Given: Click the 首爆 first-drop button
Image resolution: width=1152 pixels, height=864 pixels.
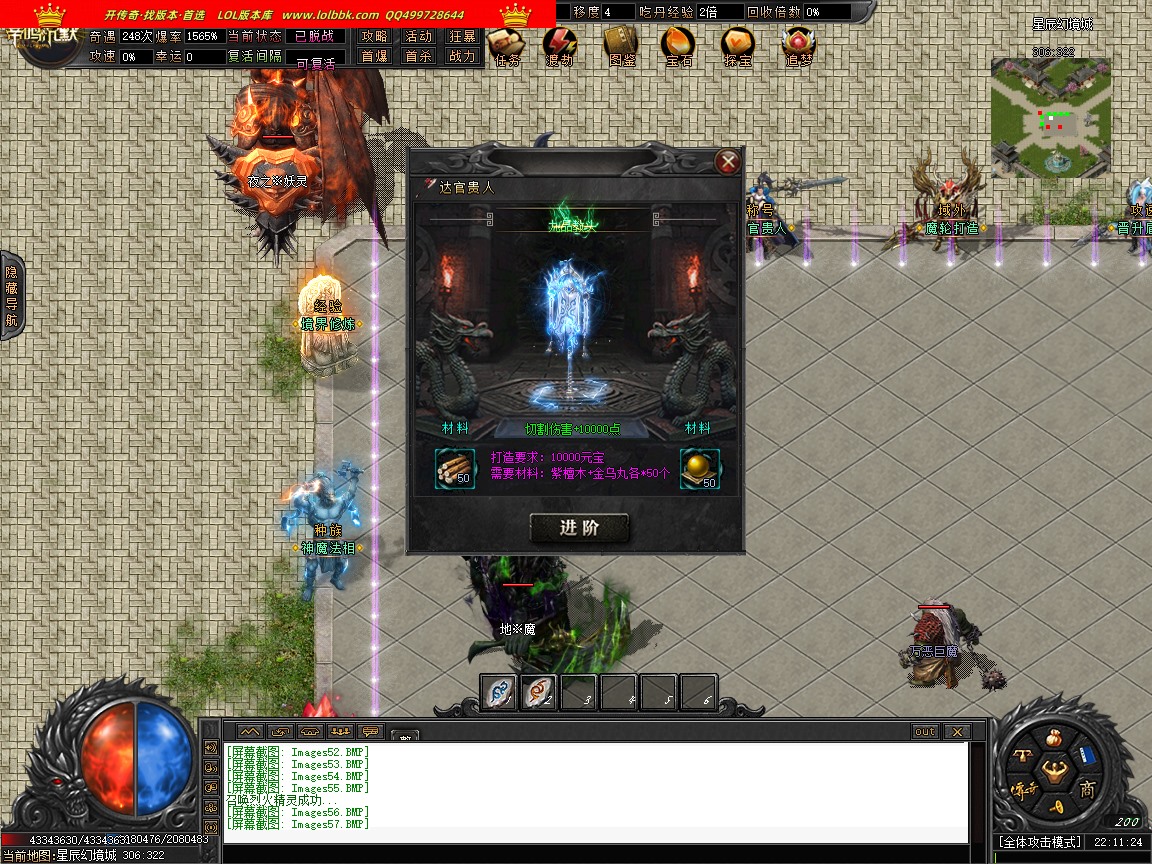Looking at the screenshot, I should (375, 57).
